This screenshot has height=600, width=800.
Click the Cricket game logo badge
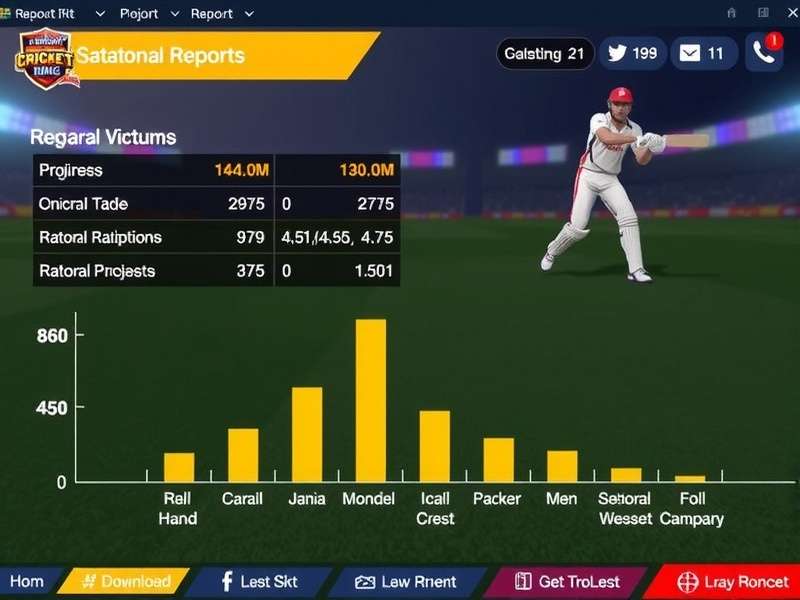(43, 58)
